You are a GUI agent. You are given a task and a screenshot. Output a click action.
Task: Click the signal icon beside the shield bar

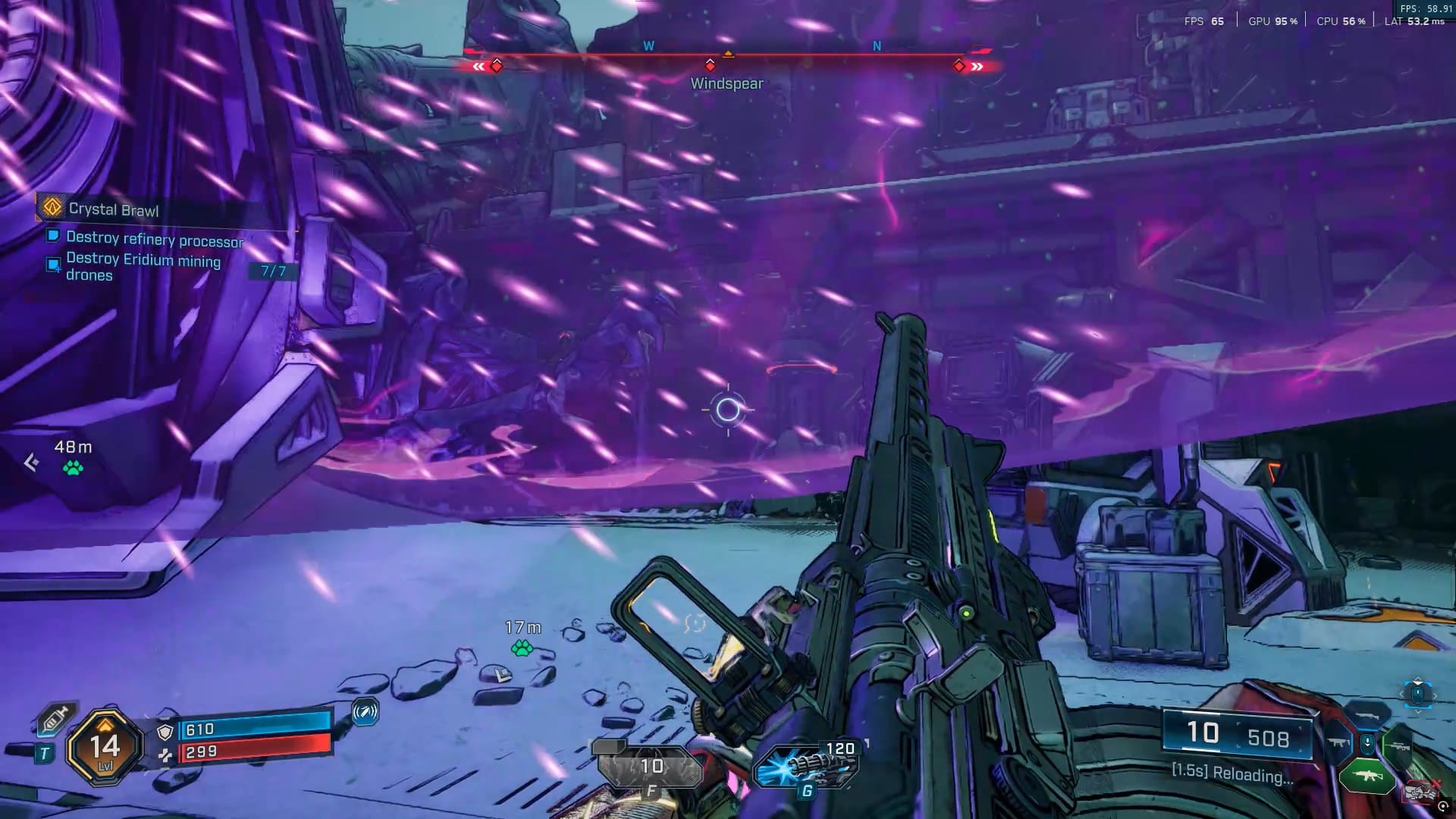[x=365, y=712]
